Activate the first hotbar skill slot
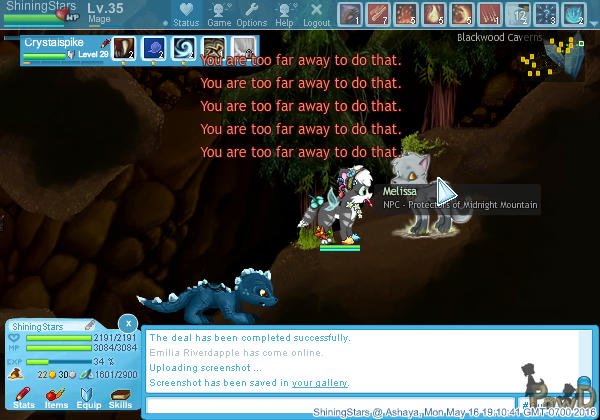Viewport: 600px width, 420px height. (x=351, y=14)
